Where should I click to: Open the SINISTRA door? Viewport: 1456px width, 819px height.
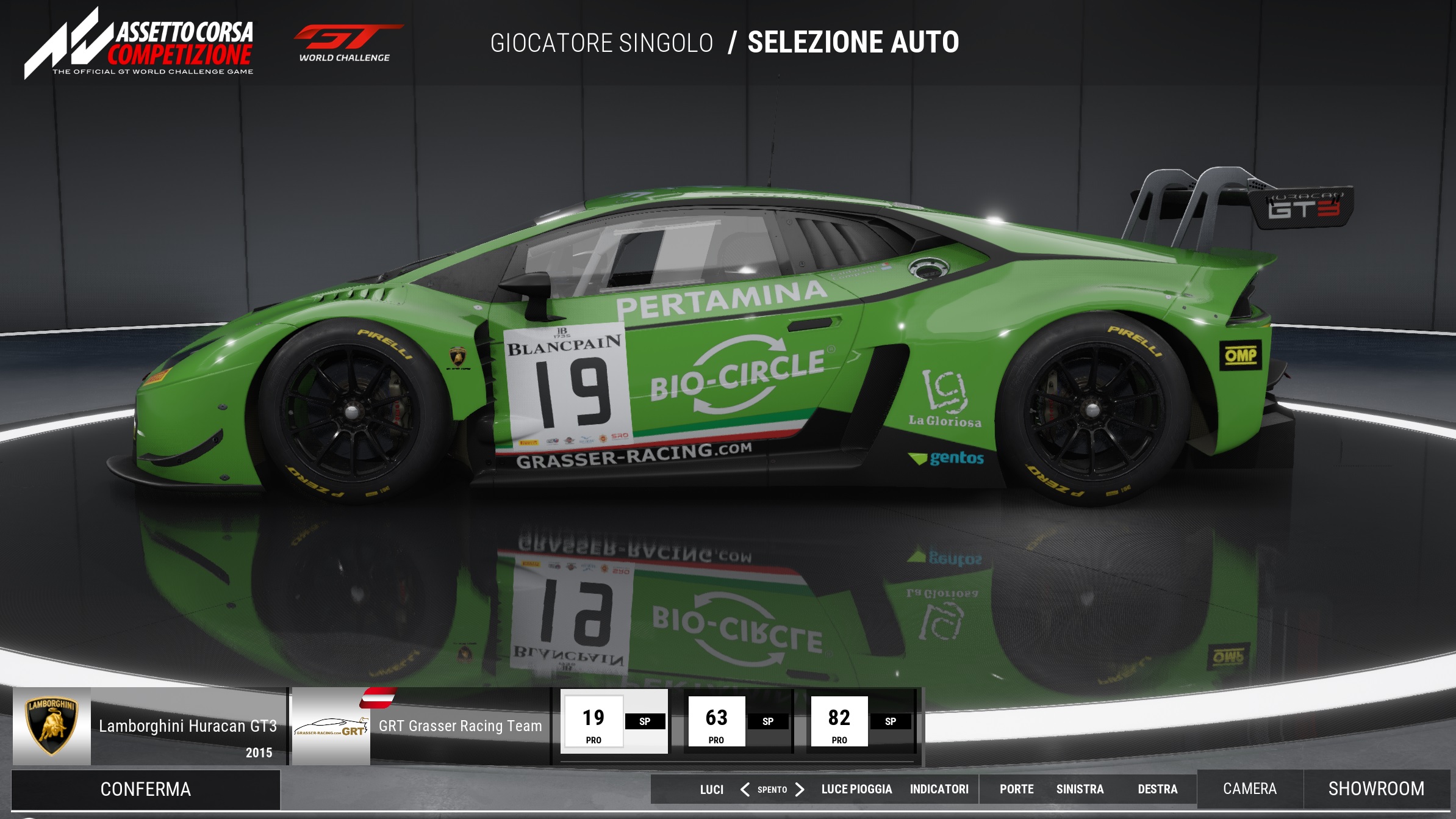[x=1080, y=790]
